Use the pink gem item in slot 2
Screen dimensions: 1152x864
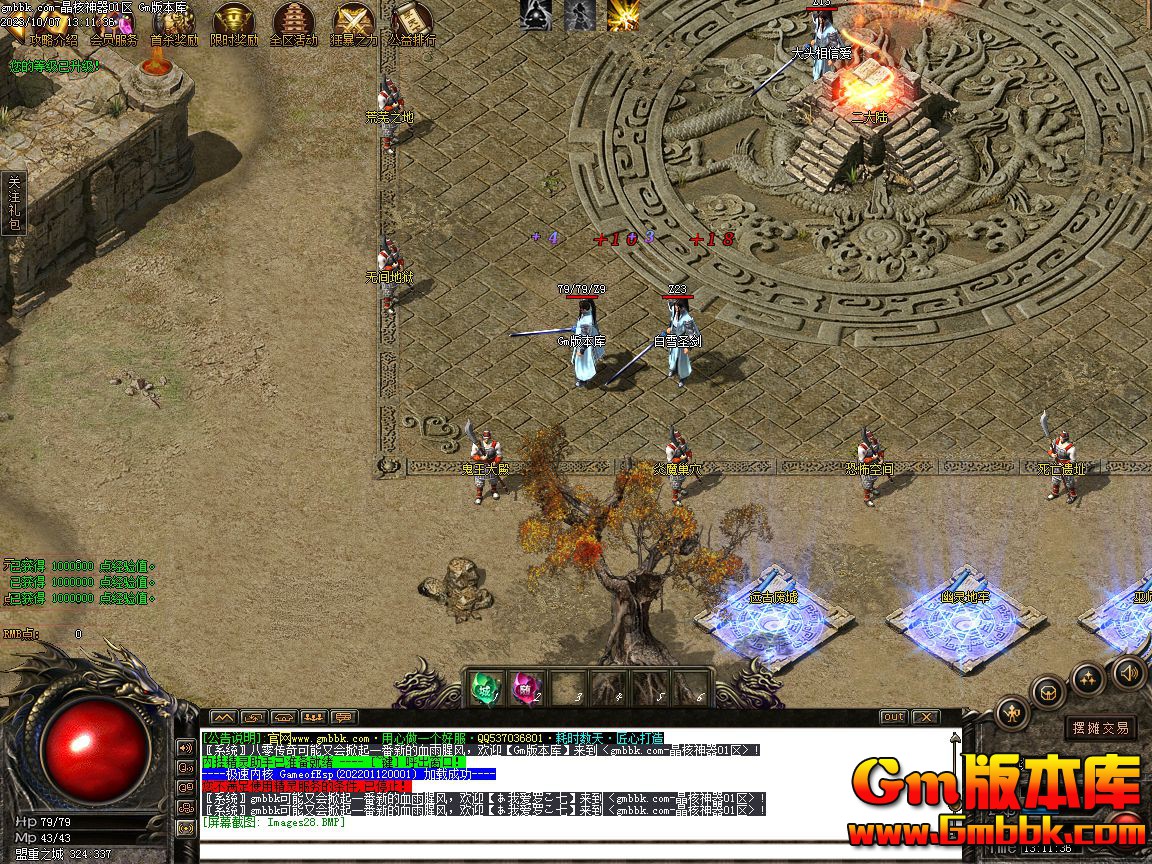pyautogui.click(x=526, y=688)
